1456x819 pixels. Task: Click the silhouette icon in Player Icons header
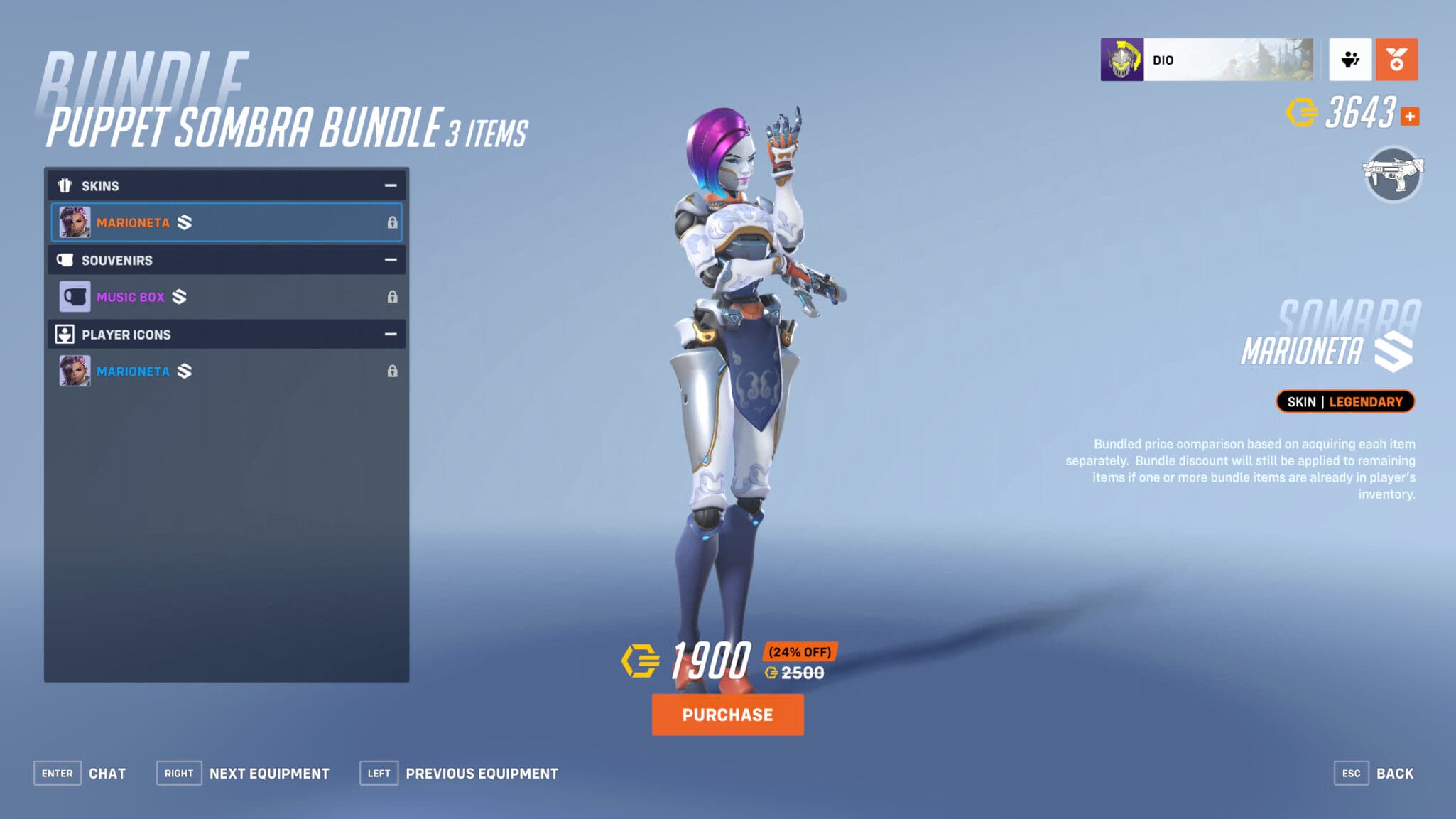65,334
